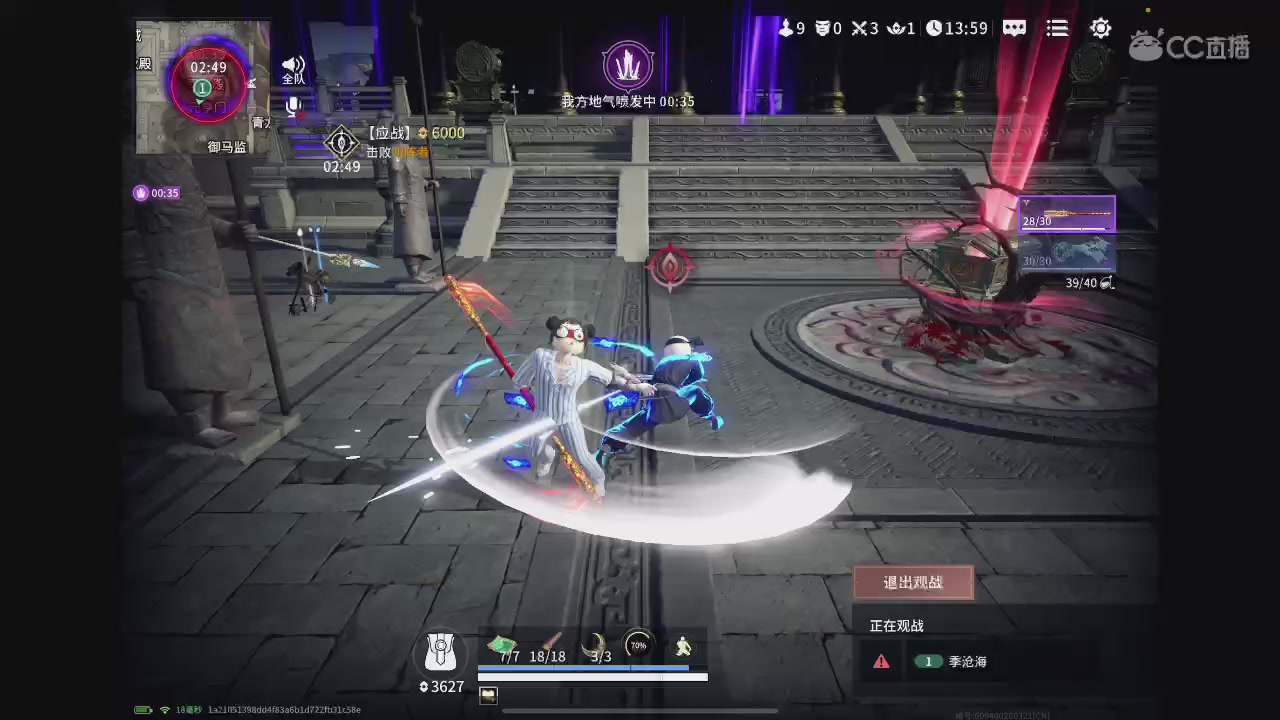Select the rifle weapon slot showing 28/30
1280x720 pixels.
(1066, 213)
